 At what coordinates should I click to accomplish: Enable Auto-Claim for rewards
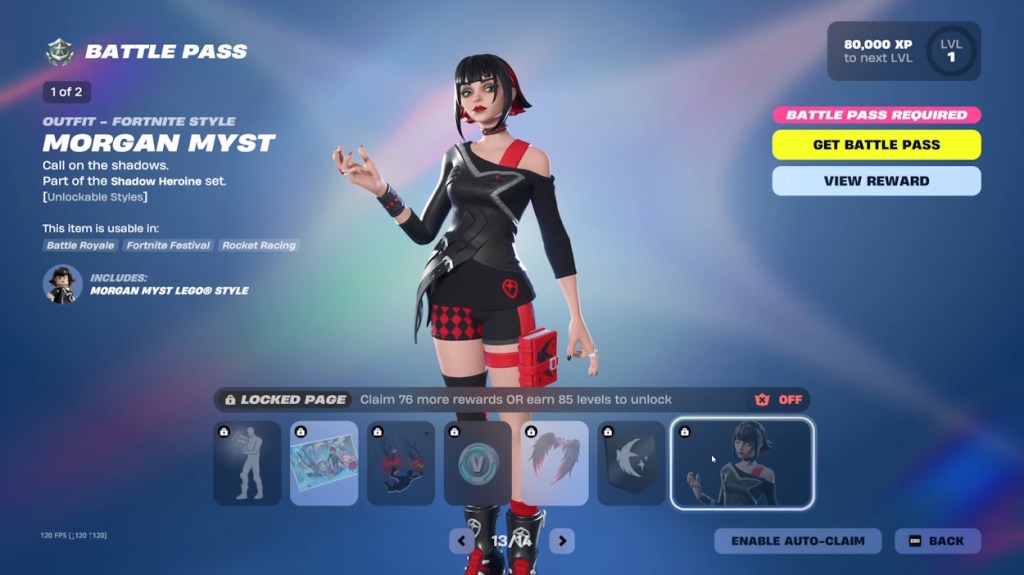(x=797, y=541)
